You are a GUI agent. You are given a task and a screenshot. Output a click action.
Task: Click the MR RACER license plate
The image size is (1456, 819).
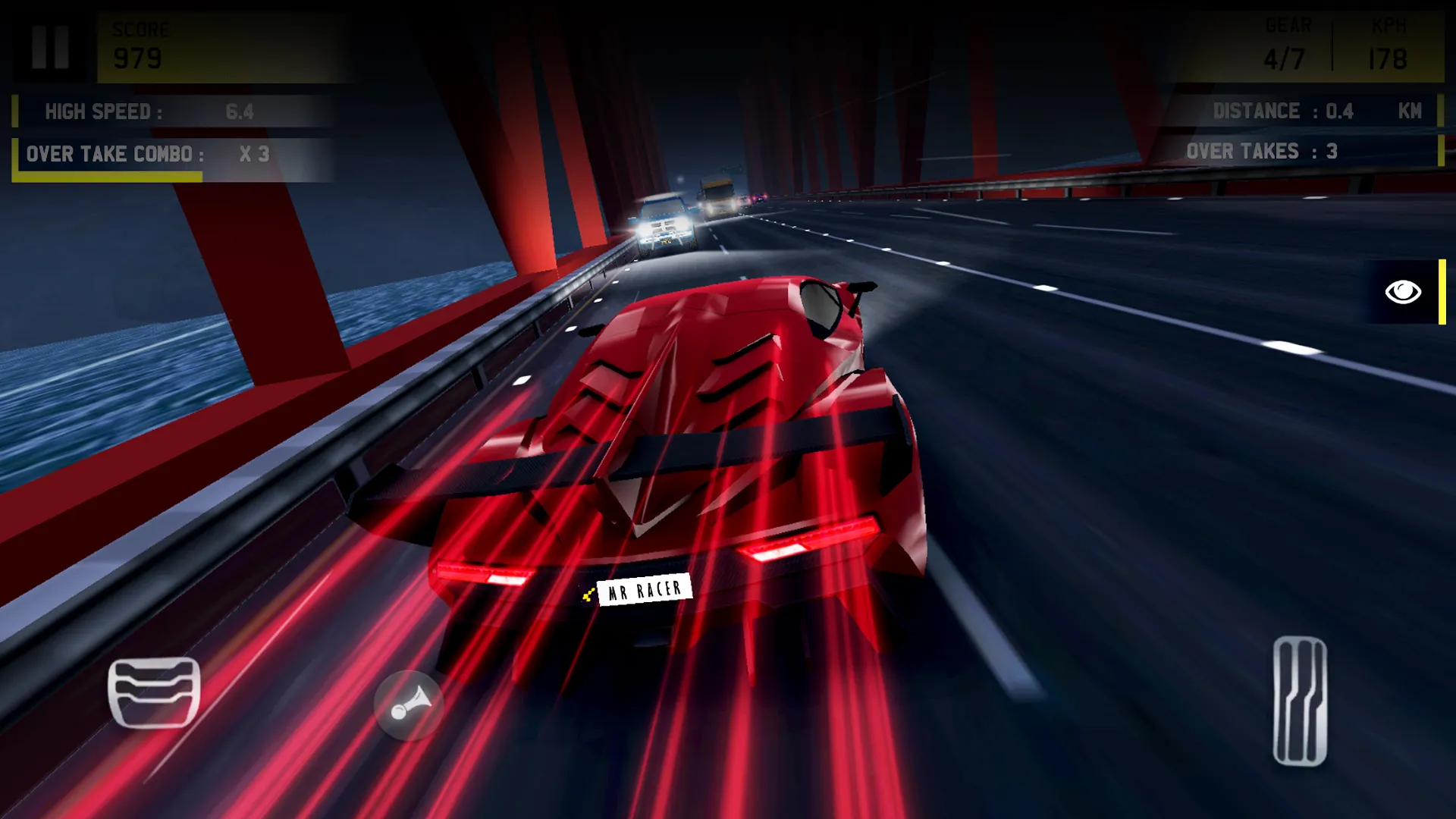(645, 591)
